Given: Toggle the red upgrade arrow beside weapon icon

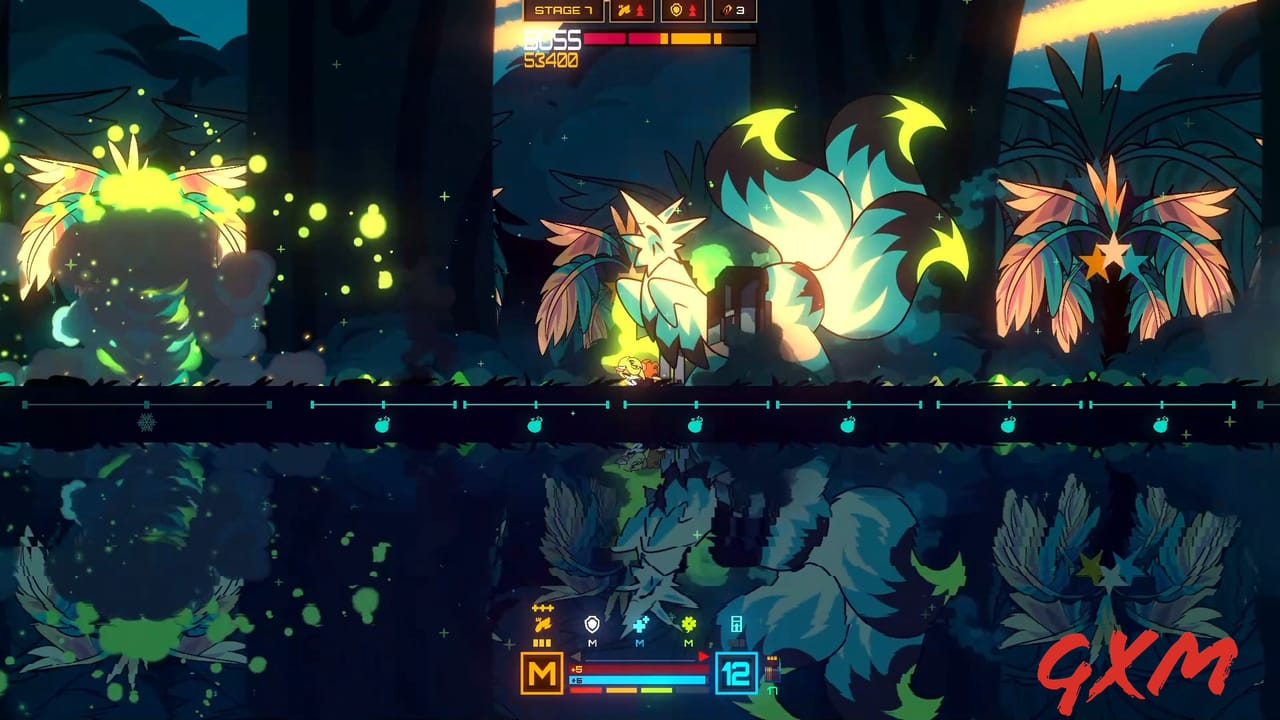Looking at the screenshot, I should (640, 10).
